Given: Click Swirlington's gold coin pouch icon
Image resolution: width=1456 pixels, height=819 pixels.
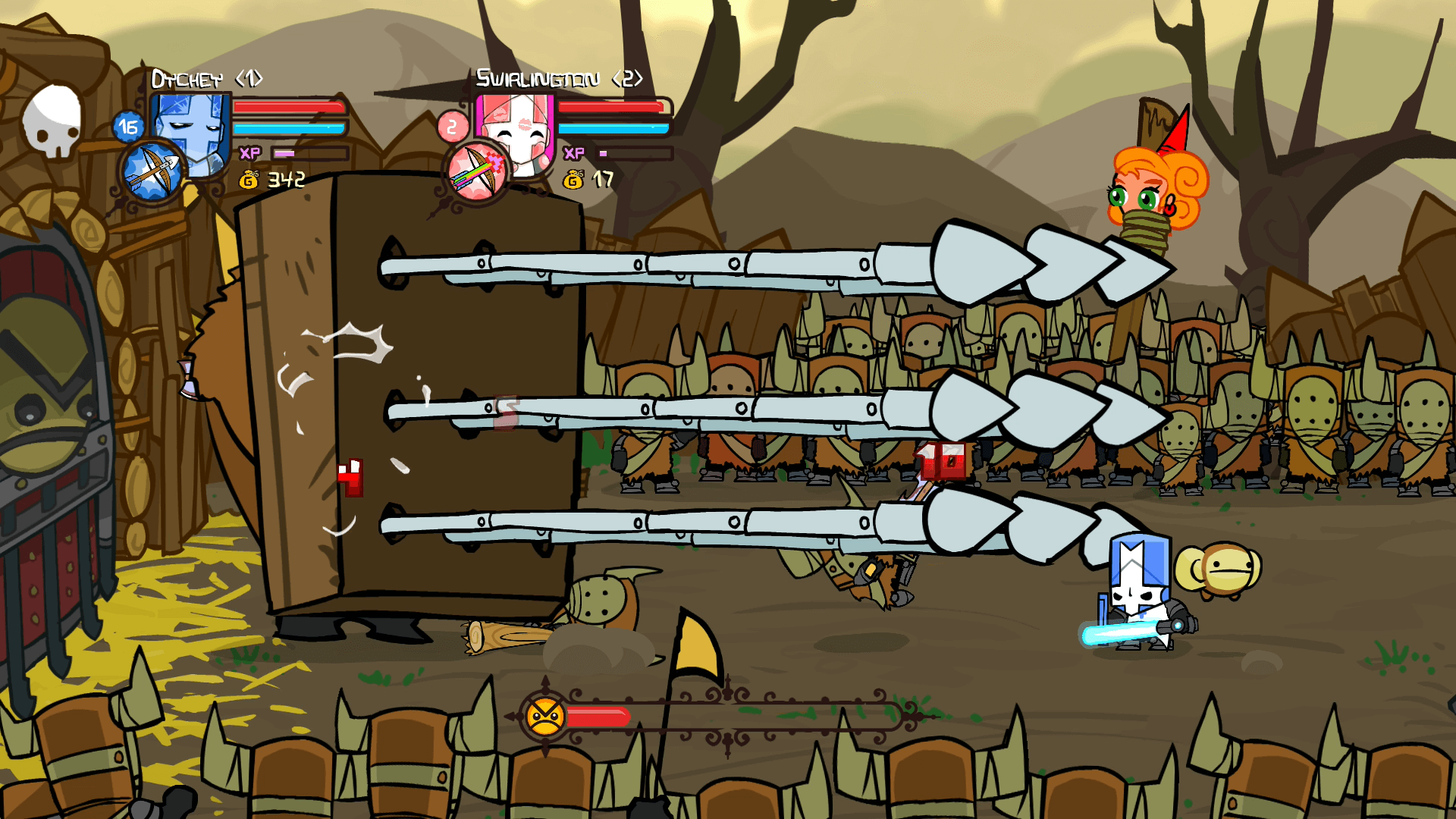Looking at the screenshot, I should (x=572, y=181).
